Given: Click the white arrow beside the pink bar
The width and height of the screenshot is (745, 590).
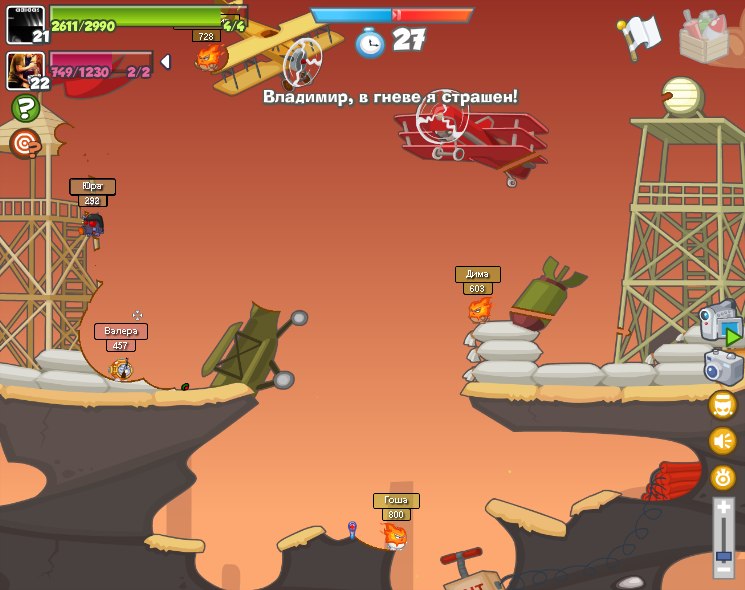Looking at the screenshot, I should click(x=165, y=62).
